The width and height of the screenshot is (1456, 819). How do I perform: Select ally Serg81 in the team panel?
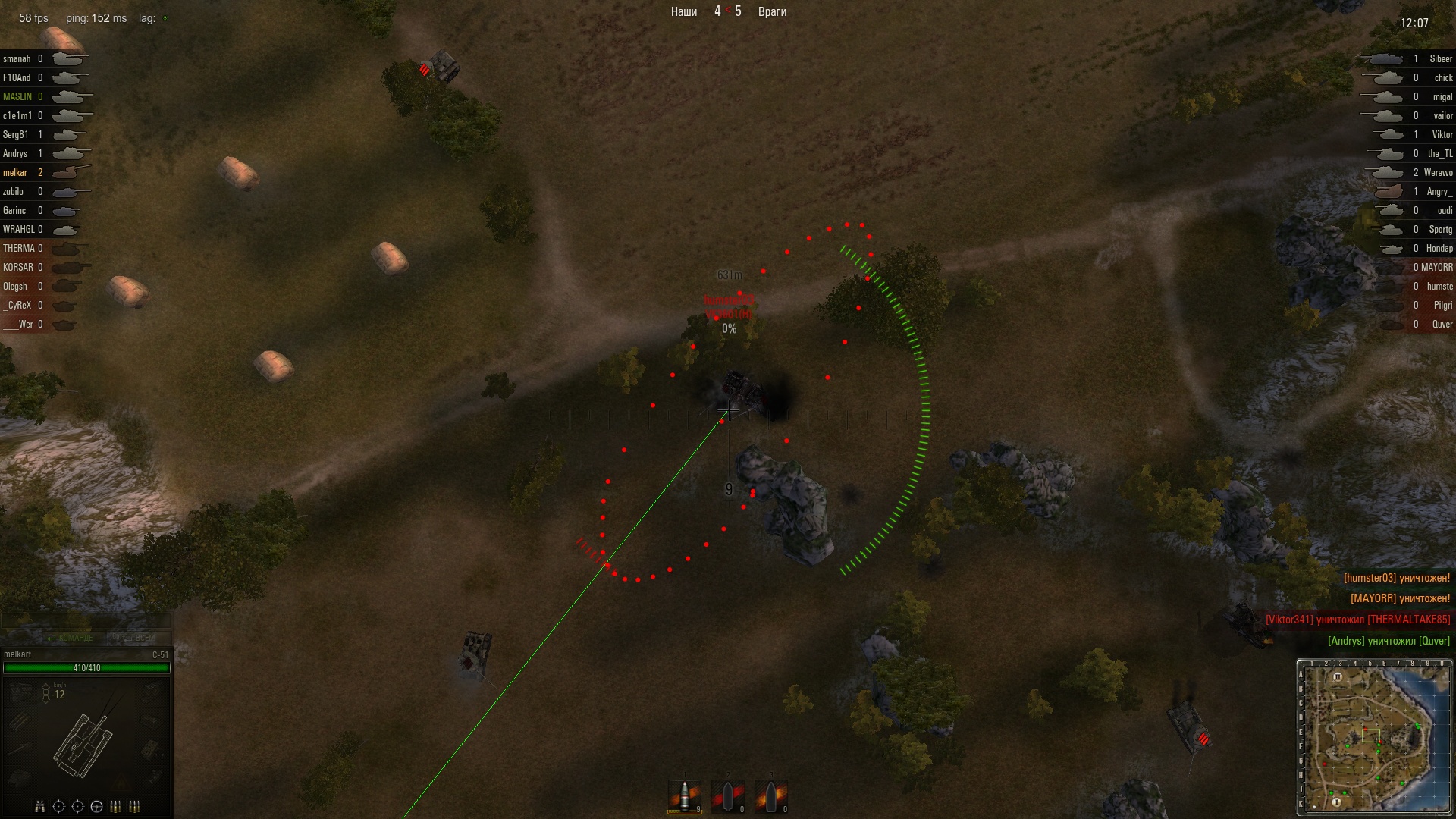coord(16,135)
